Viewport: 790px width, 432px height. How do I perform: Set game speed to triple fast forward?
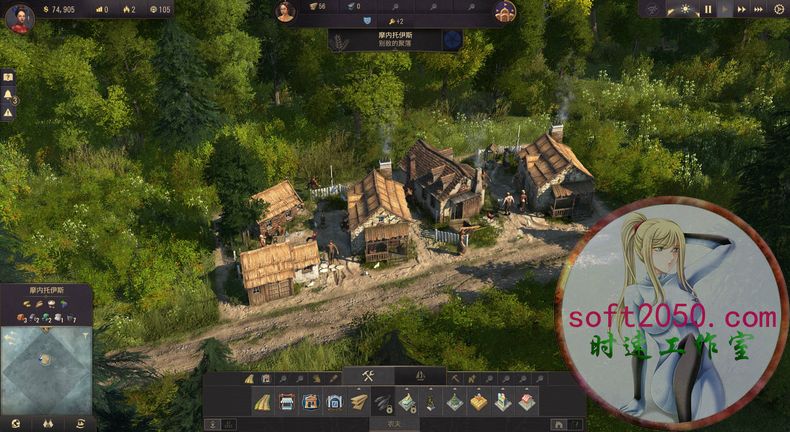point(759,9)
